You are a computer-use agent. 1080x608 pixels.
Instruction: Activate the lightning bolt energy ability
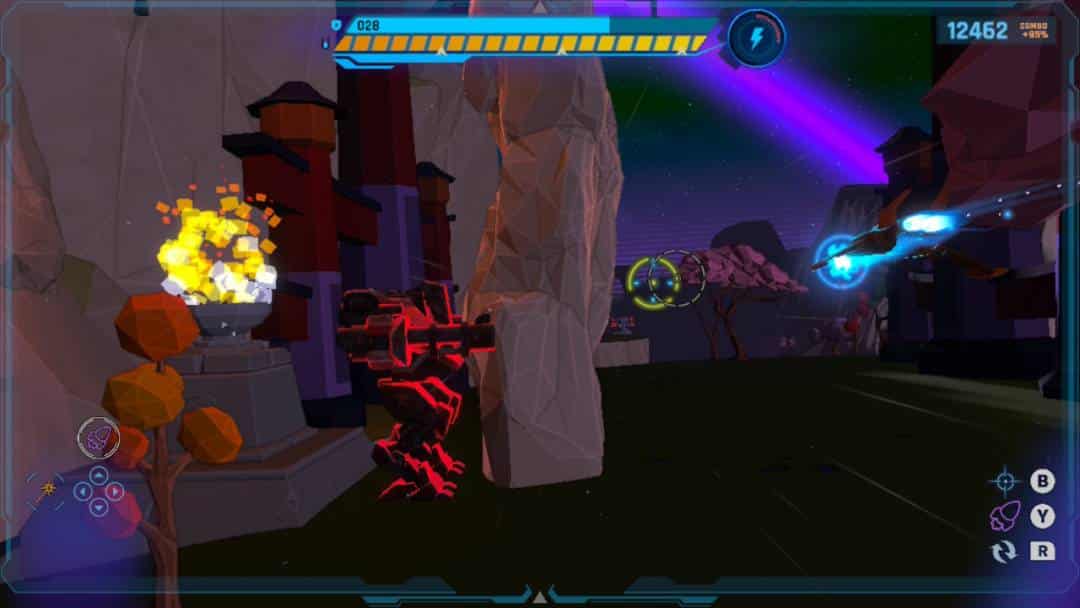click(757, 38)
